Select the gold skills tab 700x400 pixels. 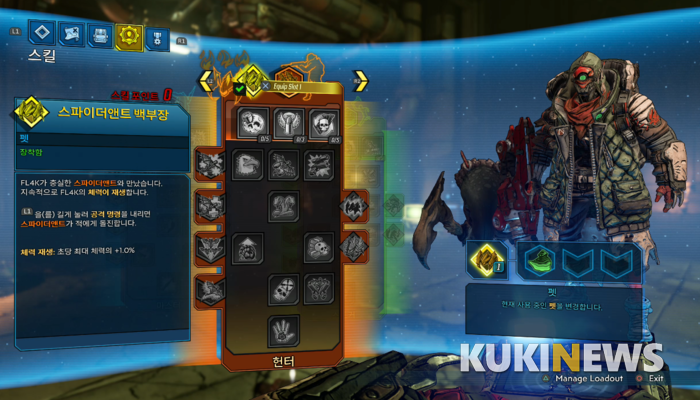click(128, 37)
